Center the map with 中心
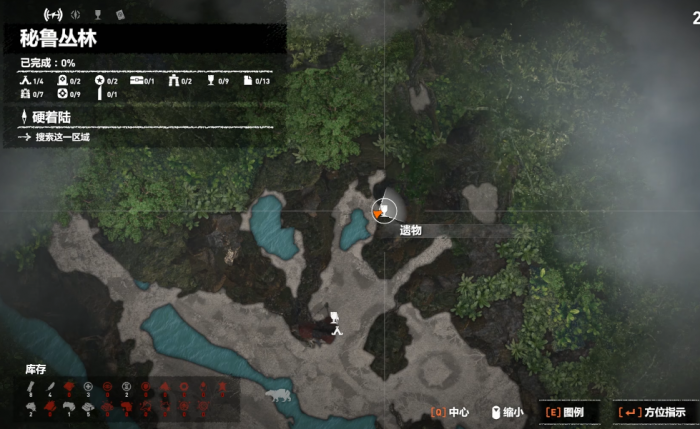Image resolution: width=700 pixels, height=429 pixels. click(450, 411)
